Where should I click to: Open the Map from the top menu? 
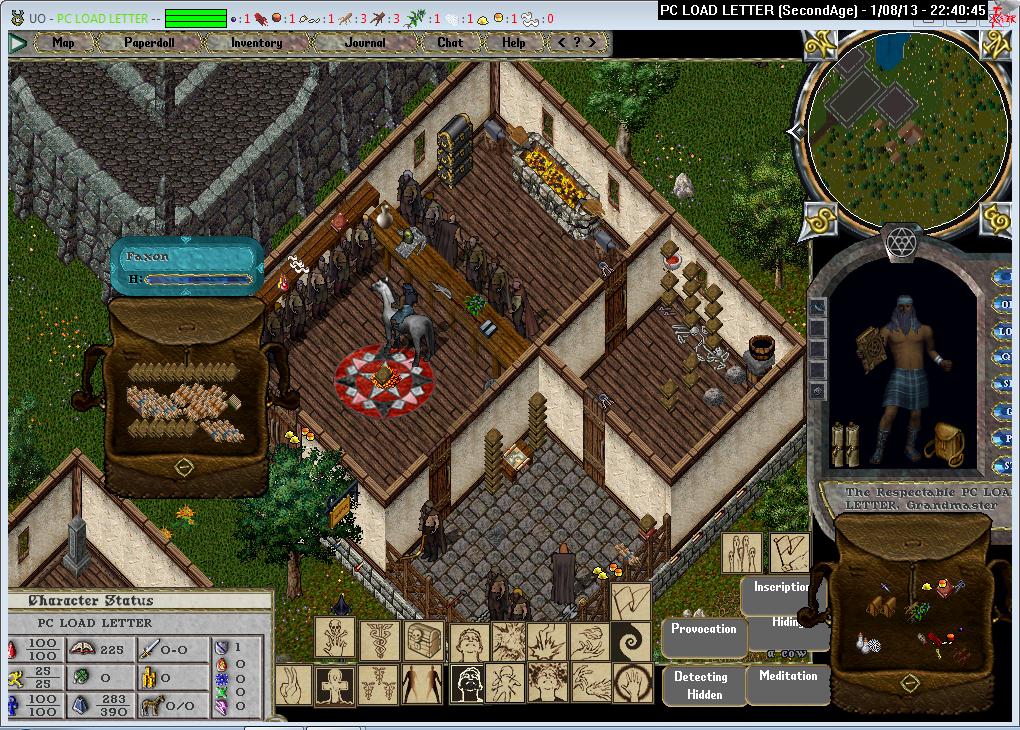(x=63, y=43)
